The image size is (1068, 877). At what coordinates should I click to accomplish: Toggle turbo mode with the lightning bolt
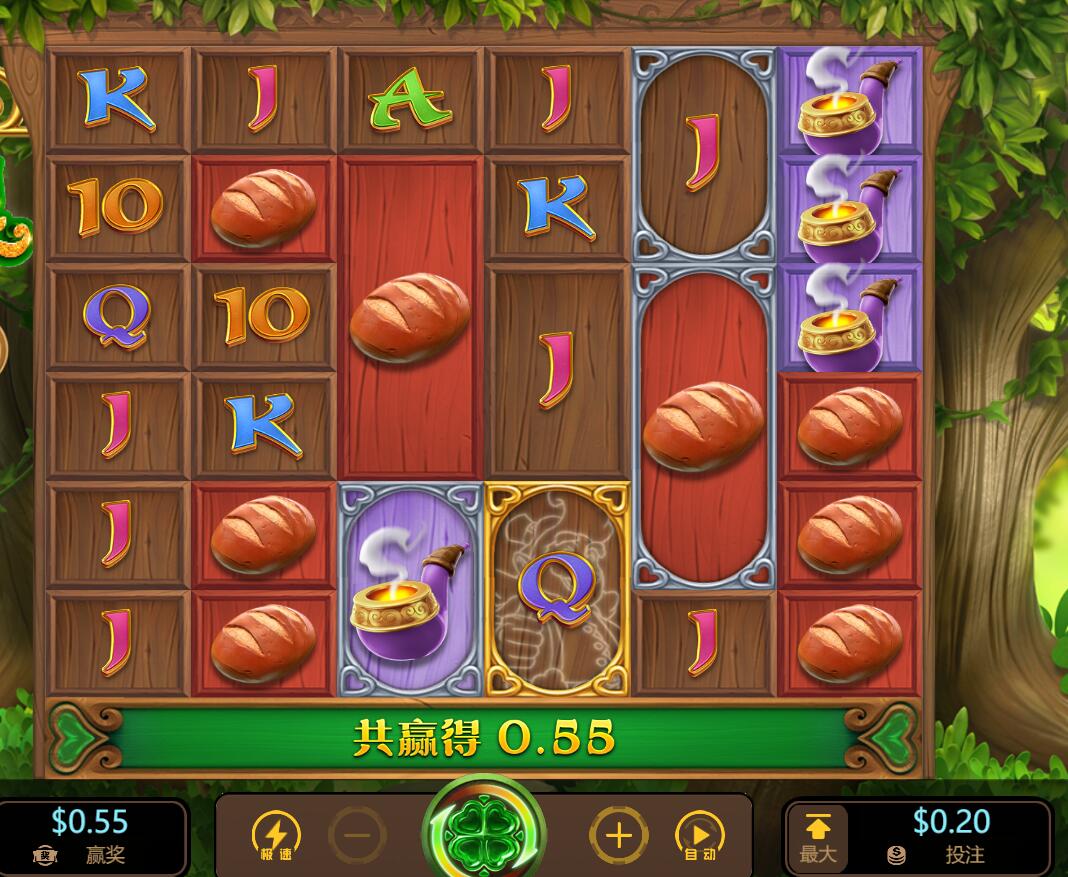point(275,835)
